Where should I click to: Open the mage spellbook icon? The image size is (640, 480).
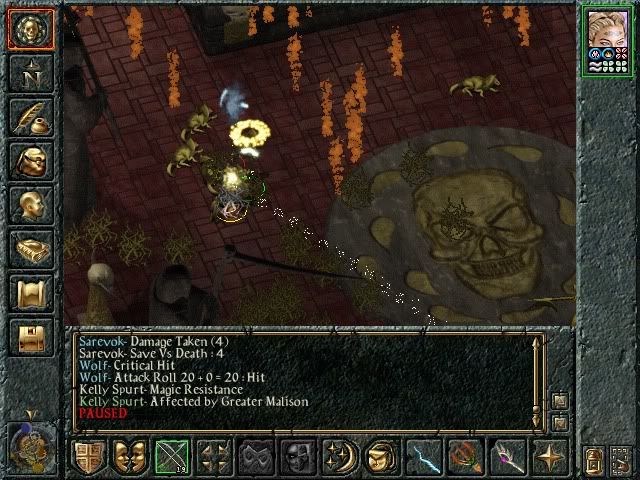pos(31,249)
